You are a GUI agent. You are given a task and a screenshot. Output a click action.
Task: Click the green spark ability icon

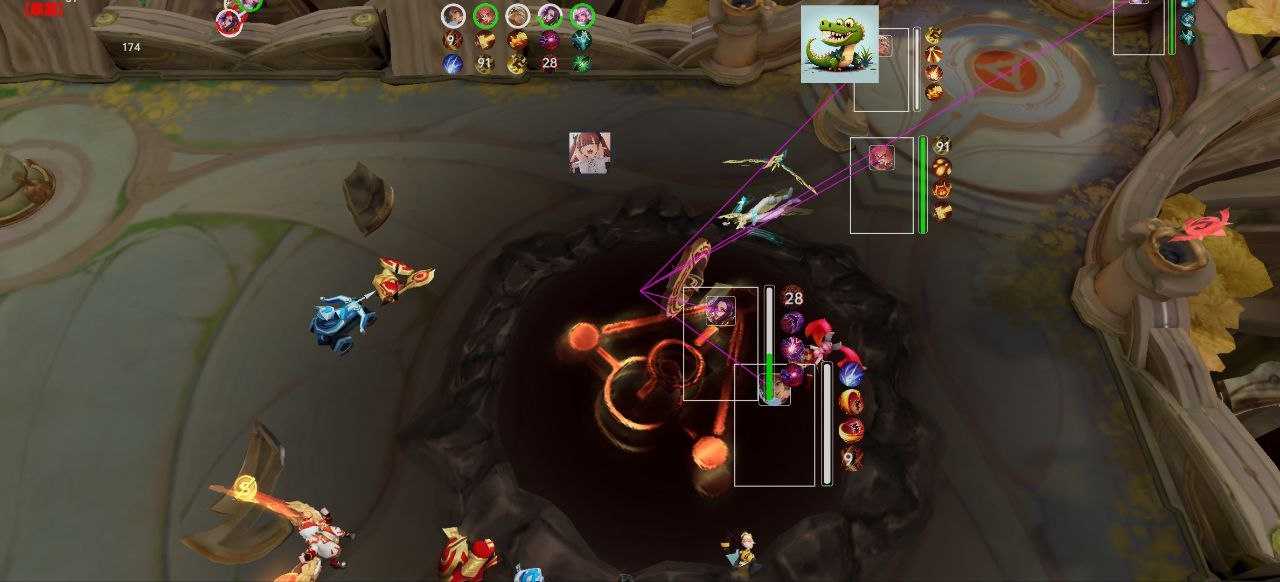point(581,63)
